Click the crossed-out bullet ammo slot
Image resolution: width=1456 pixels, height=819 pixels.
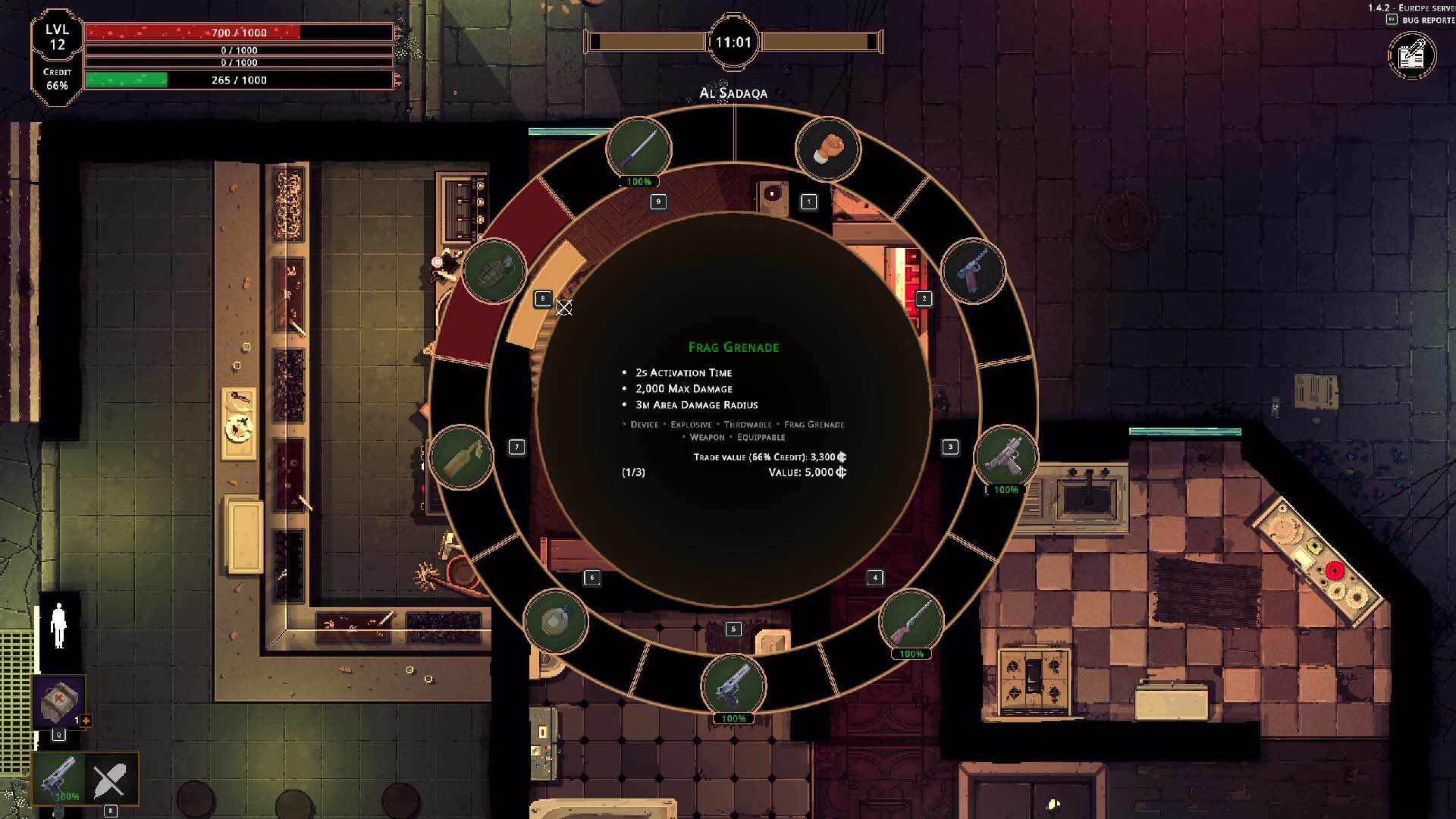pos(111,779)
